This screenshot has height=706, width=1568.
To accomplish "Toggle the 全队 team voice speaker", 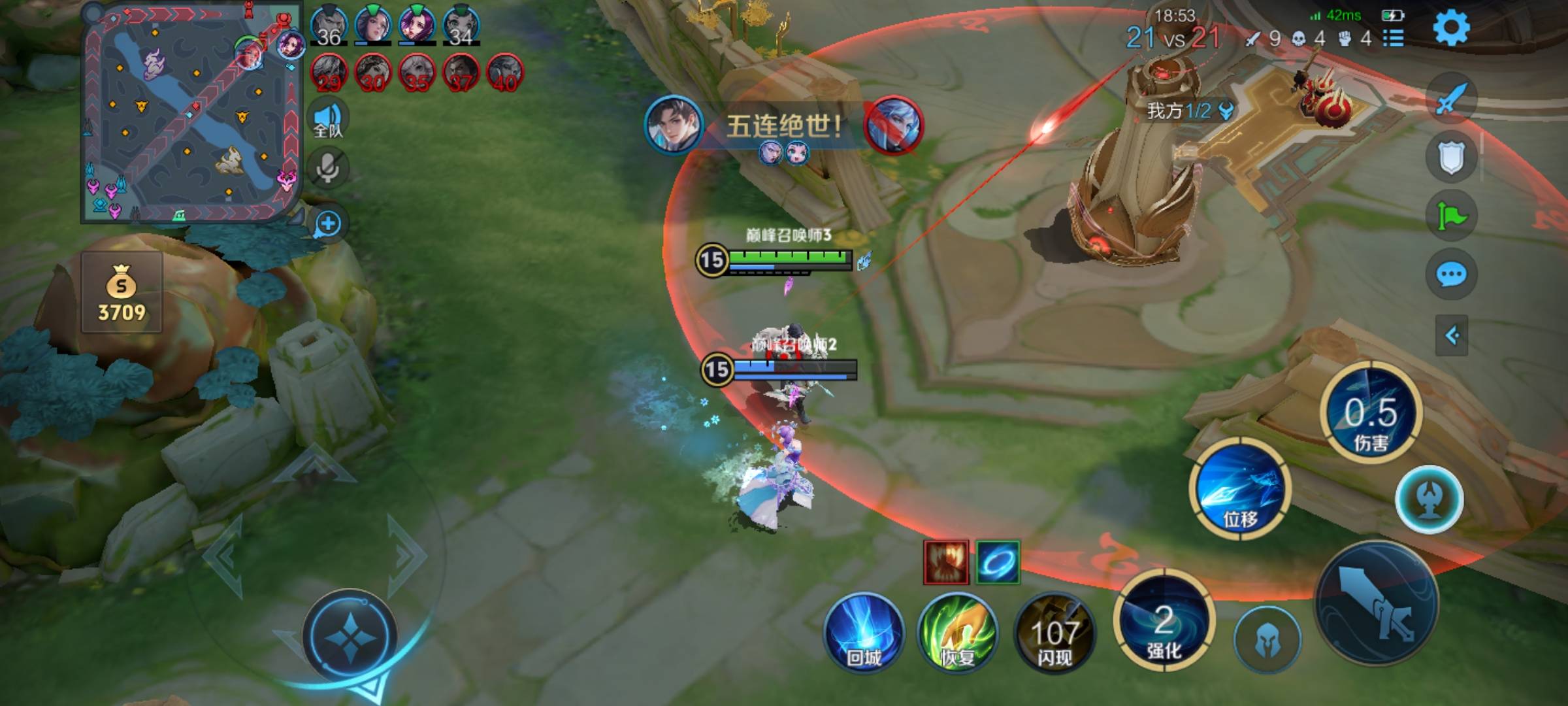I will (327, 118).
